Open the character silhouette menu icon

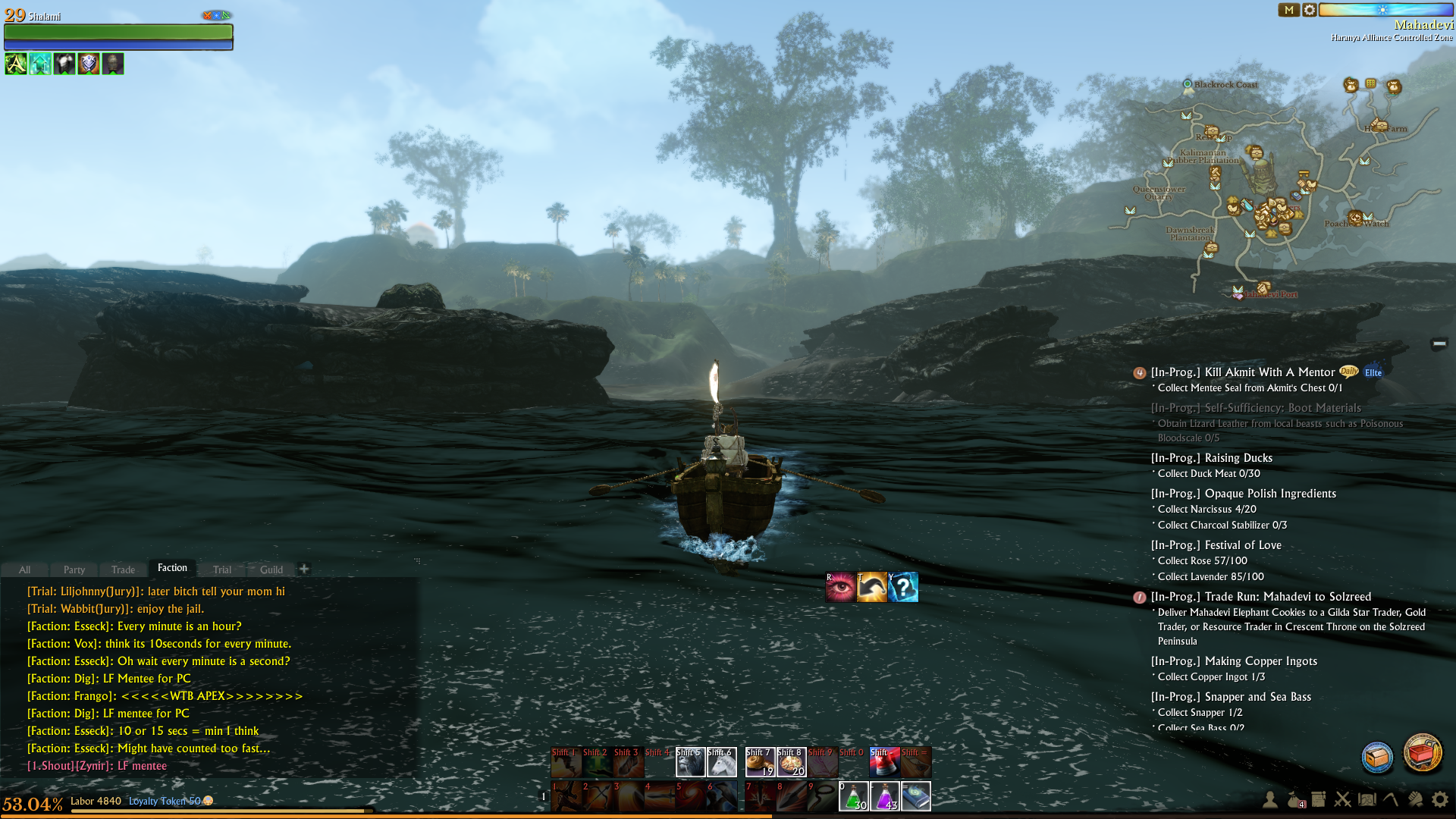tap(1269, 799)
